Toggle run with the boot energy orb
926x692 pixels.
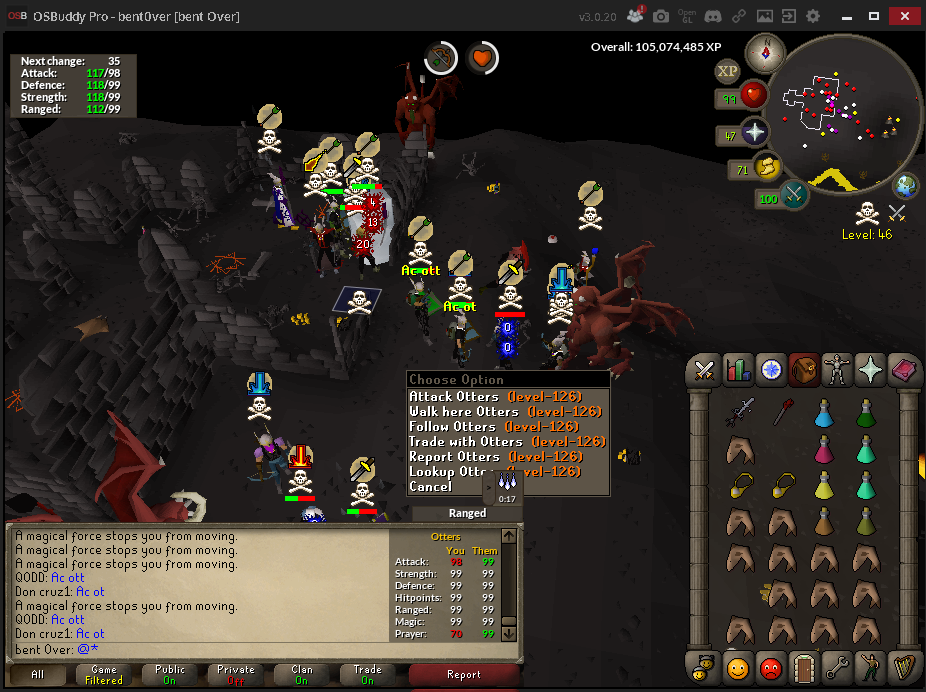tap(765, 167)
